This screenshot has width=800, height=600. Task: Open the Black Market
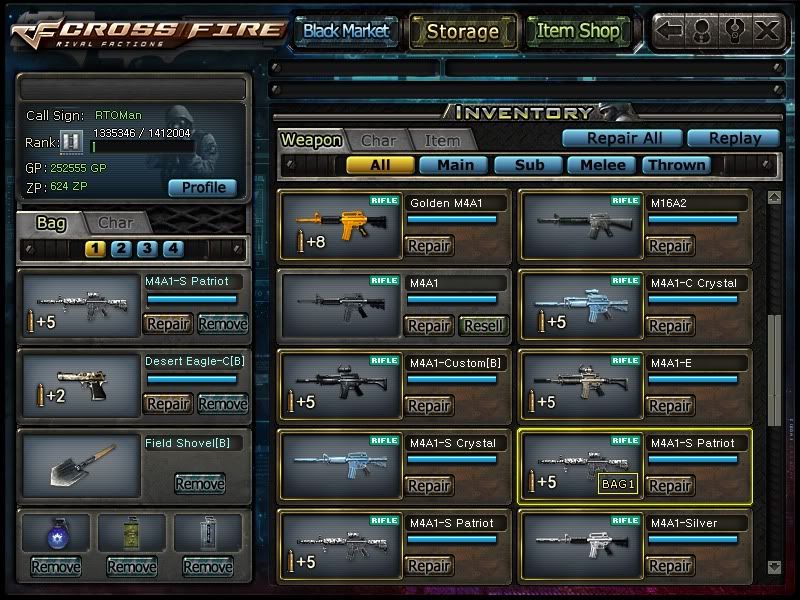pos(346,31)
